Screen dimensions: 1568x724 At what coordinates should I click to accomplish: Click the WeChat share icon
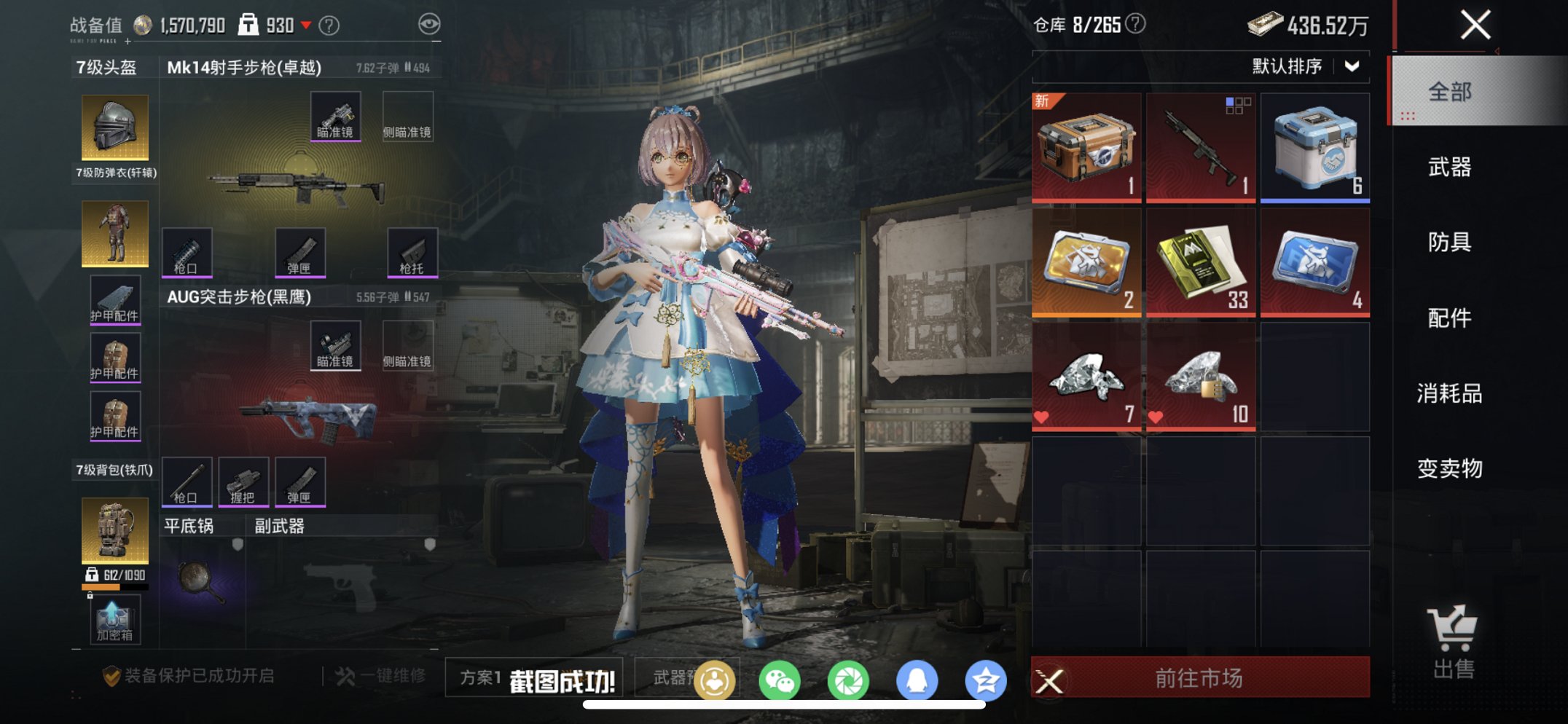pos(780,677)
